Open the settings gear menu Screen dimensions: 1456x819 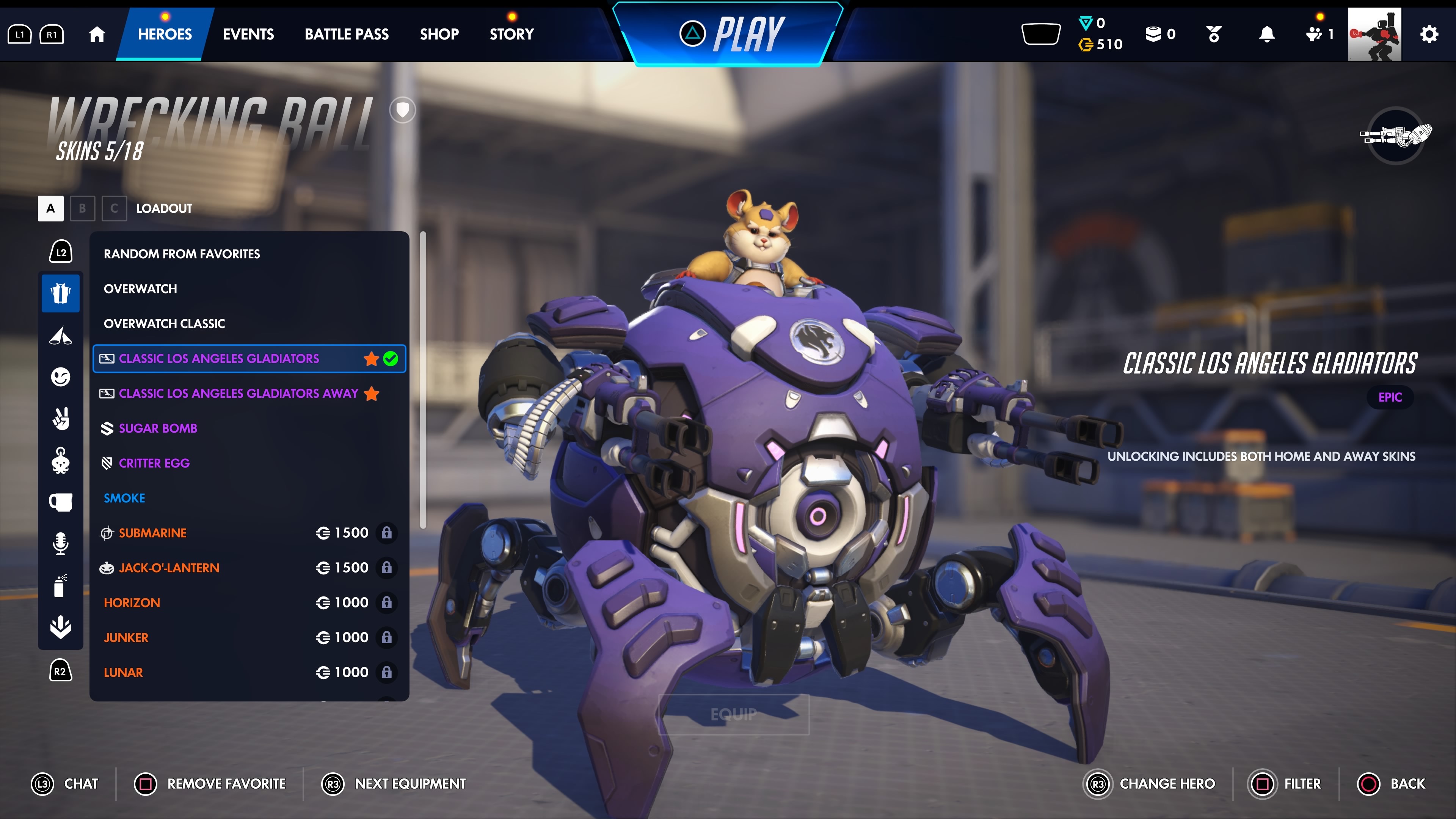[x=1428, y=34]
